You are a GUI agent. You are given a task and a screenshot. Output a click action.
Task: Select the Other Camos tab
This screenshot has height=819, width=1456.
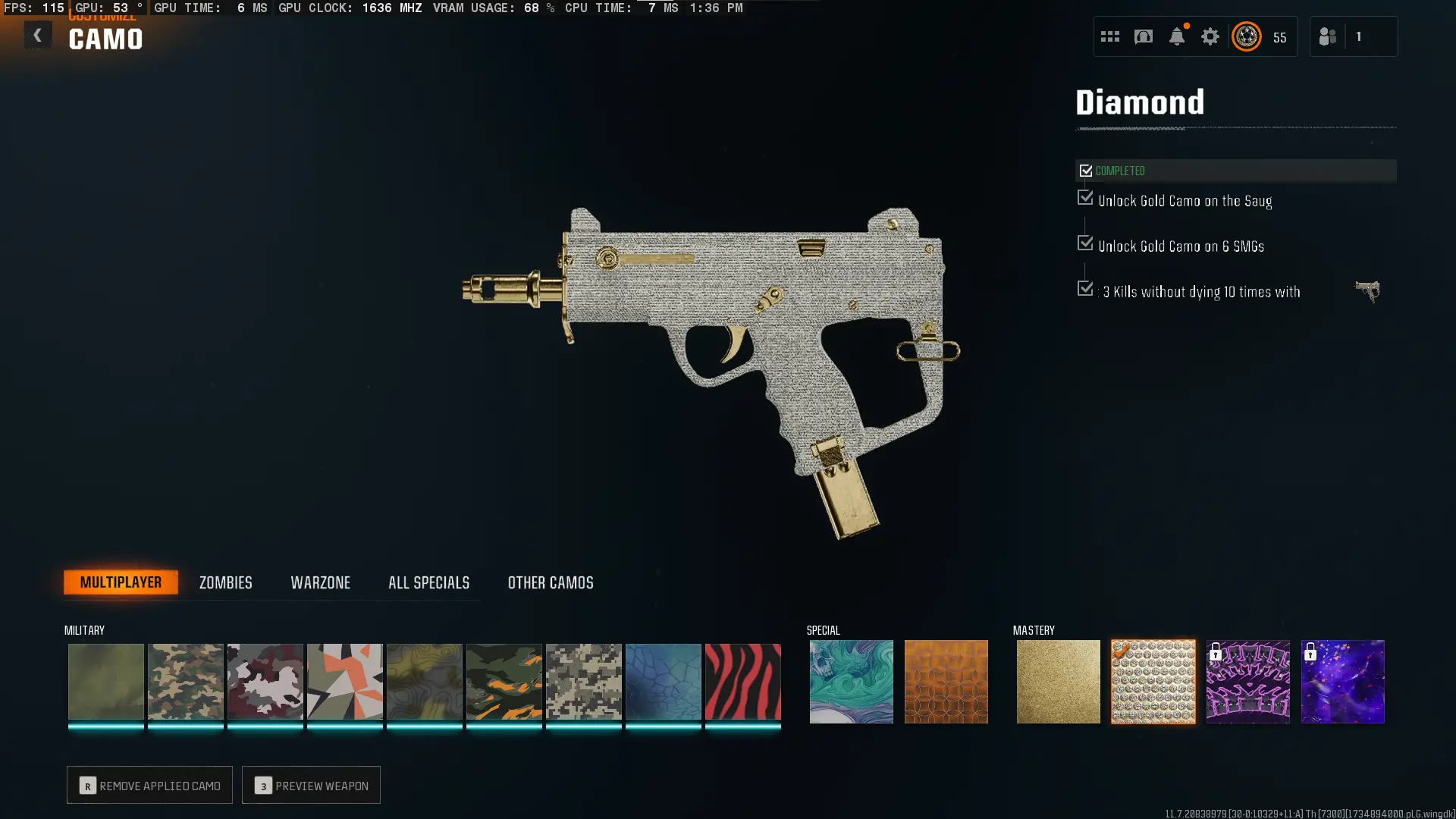coord(551,582)
